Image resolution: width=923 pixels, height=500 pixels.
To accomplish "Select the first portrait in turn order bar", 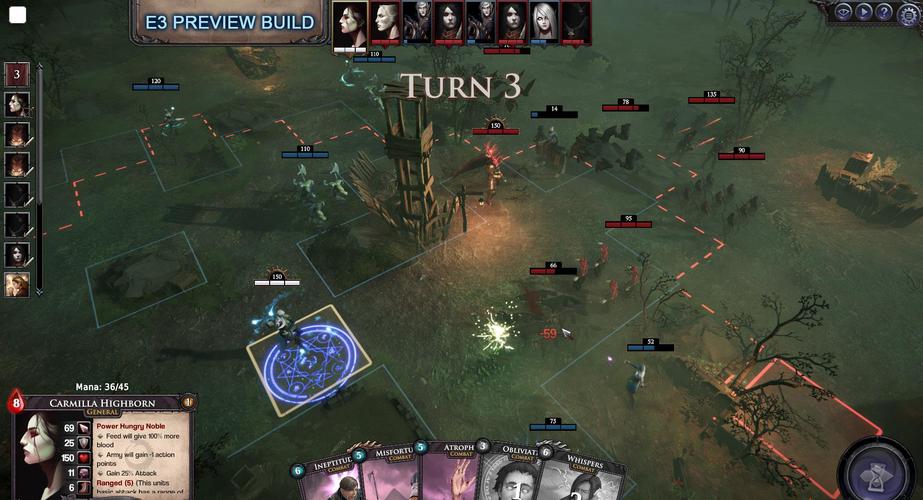I will 351,22.
